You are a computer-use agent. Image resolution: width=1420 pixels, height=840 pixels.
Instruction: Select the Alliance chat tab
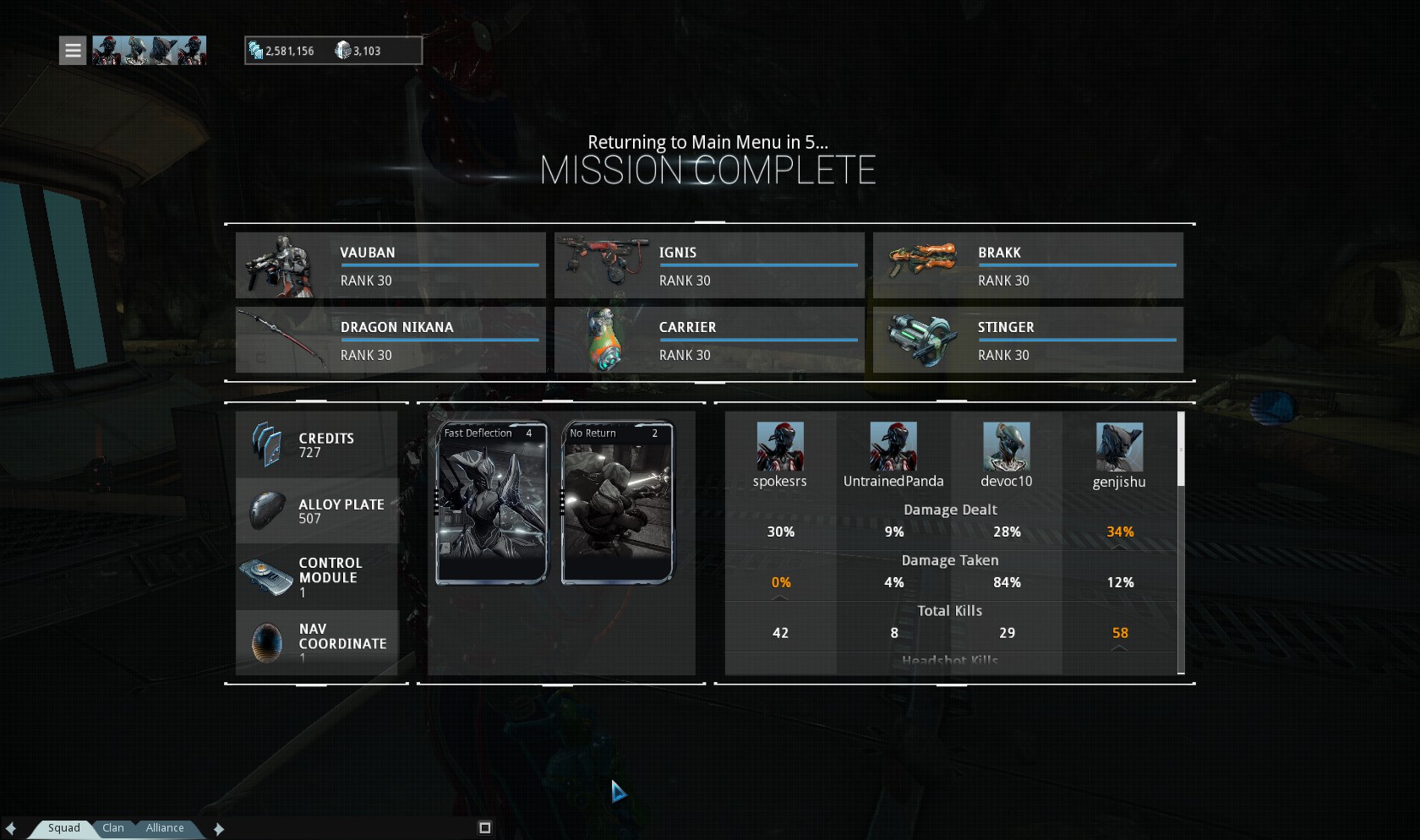[164, 828]
